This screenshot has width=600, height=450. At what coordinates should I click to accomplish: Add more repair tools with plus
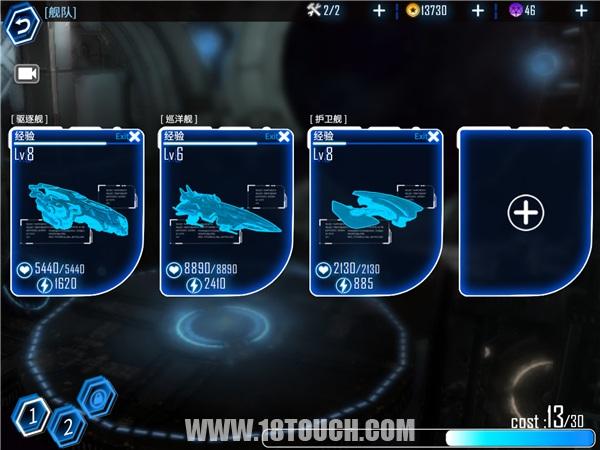379,11
